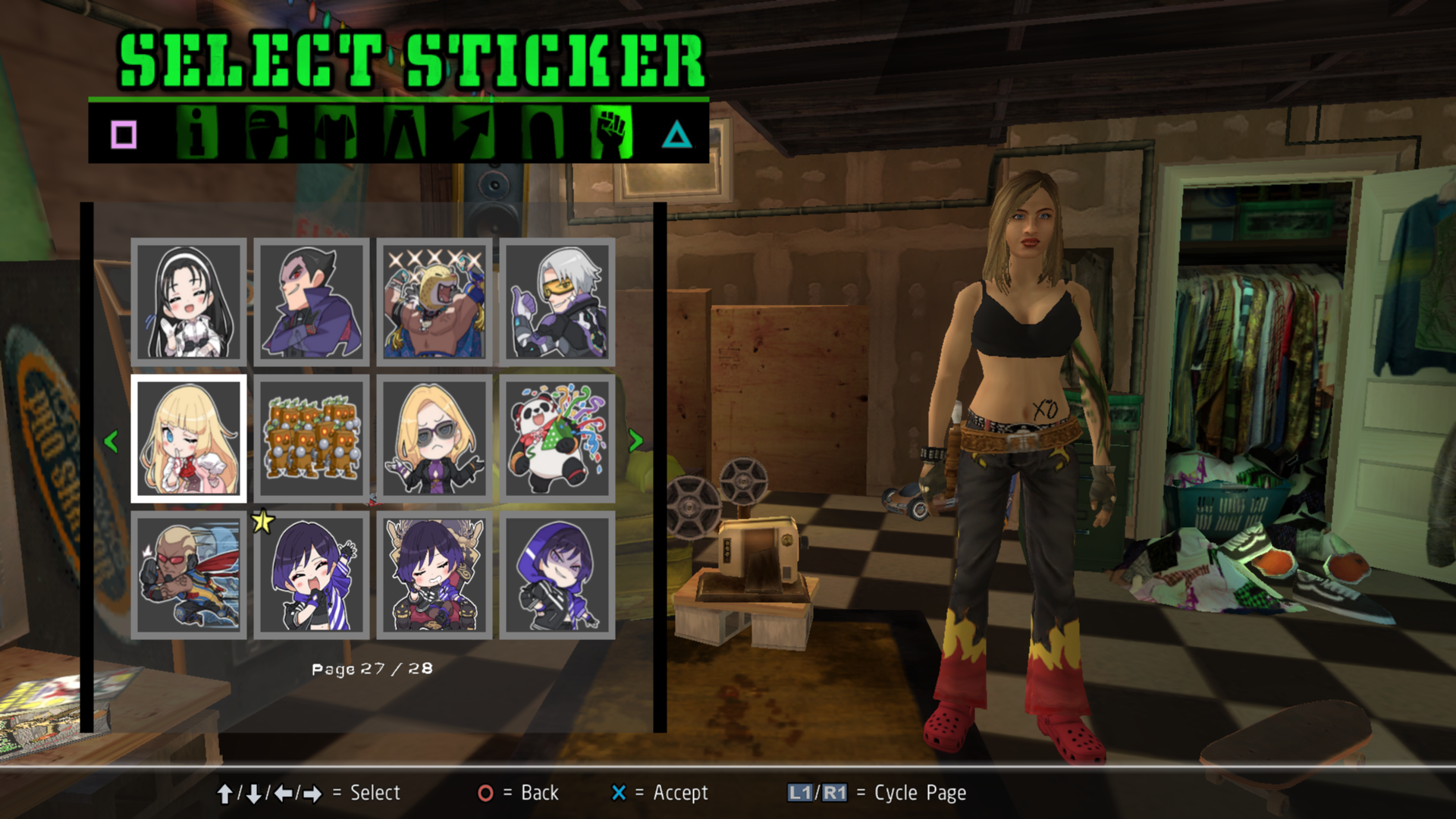Switch to the pants category tab
The width and height of the screenshot is (1456, 819).
pos(404,133)
